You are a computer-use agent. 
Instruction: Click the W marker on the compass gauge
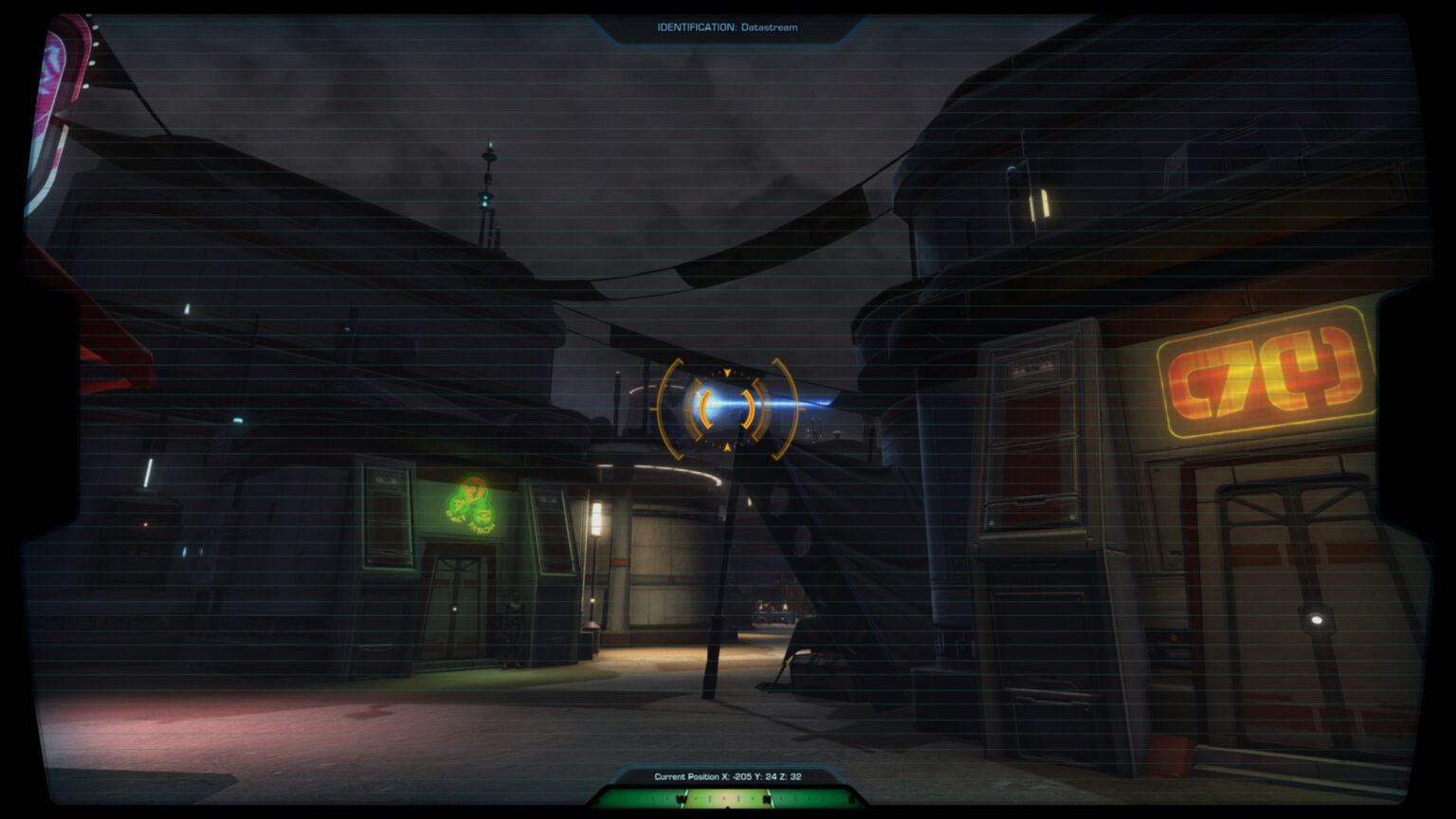680,798
